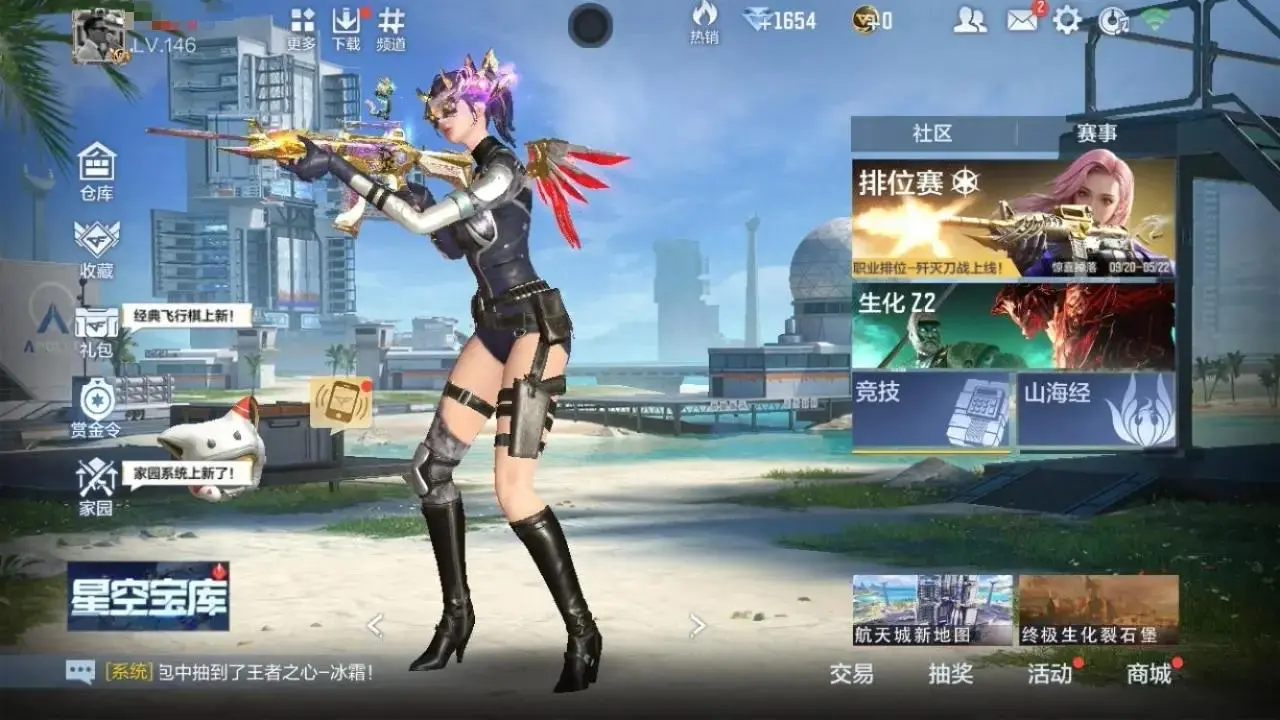Select the 生化 Z2 mode banner

pyautogui.click(x=1013, y=326)
